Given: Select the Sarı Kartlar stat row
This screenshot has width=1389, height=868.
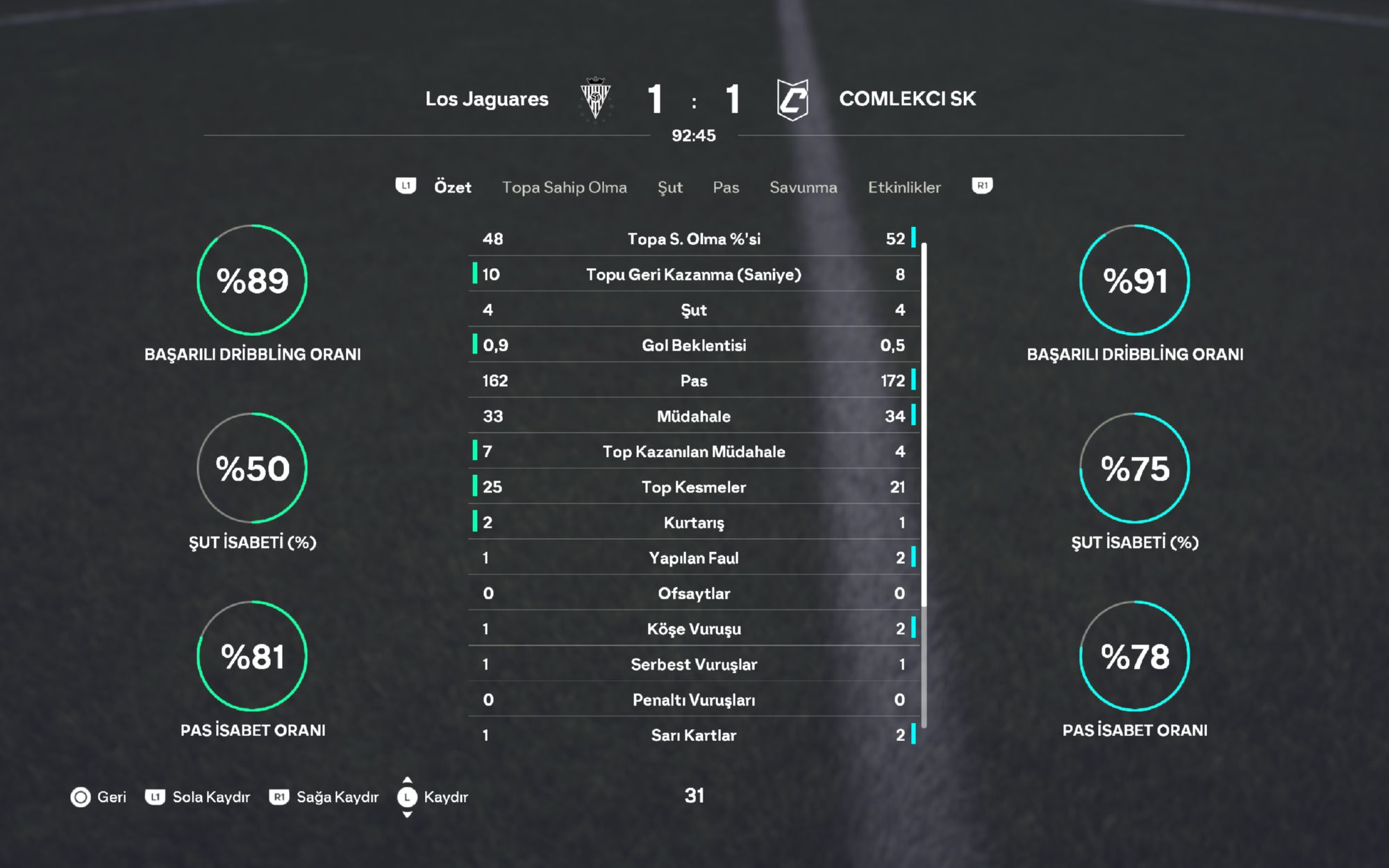Looking at the screenshot, I should click(x=694, y=735).
